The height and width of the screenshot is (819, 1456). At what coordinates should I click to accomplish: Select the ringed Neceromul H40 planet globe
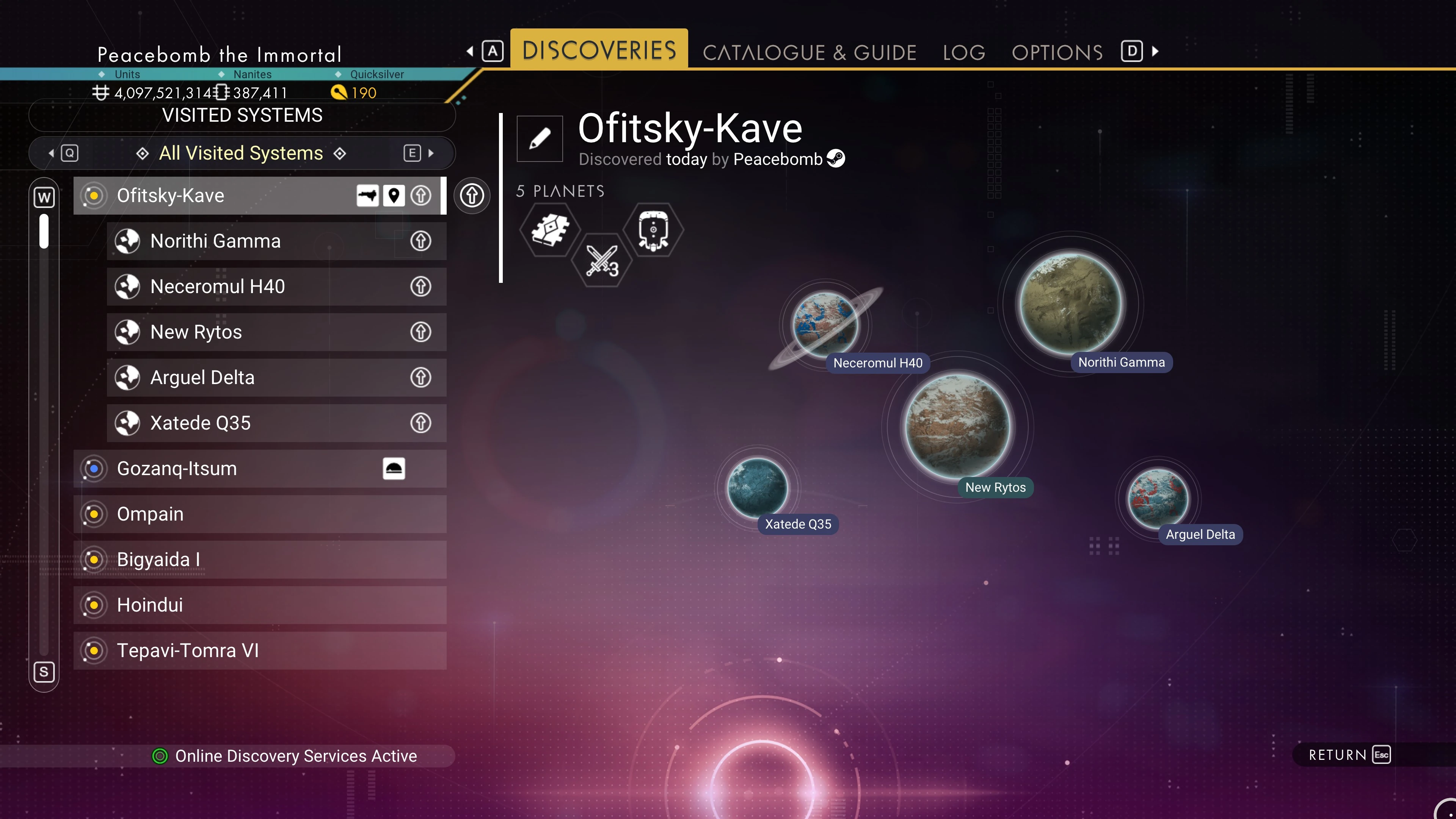(x=825, y=324)
